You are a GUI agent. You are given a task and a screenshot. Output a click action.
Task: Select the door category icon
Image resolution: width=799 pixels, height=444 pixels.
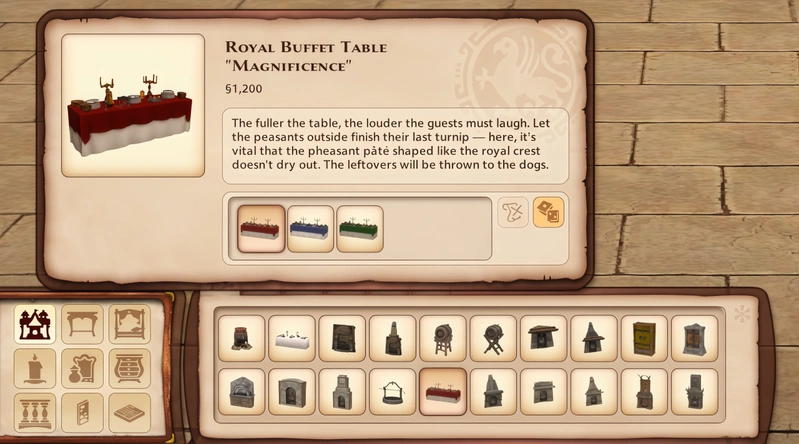[83, 412]
